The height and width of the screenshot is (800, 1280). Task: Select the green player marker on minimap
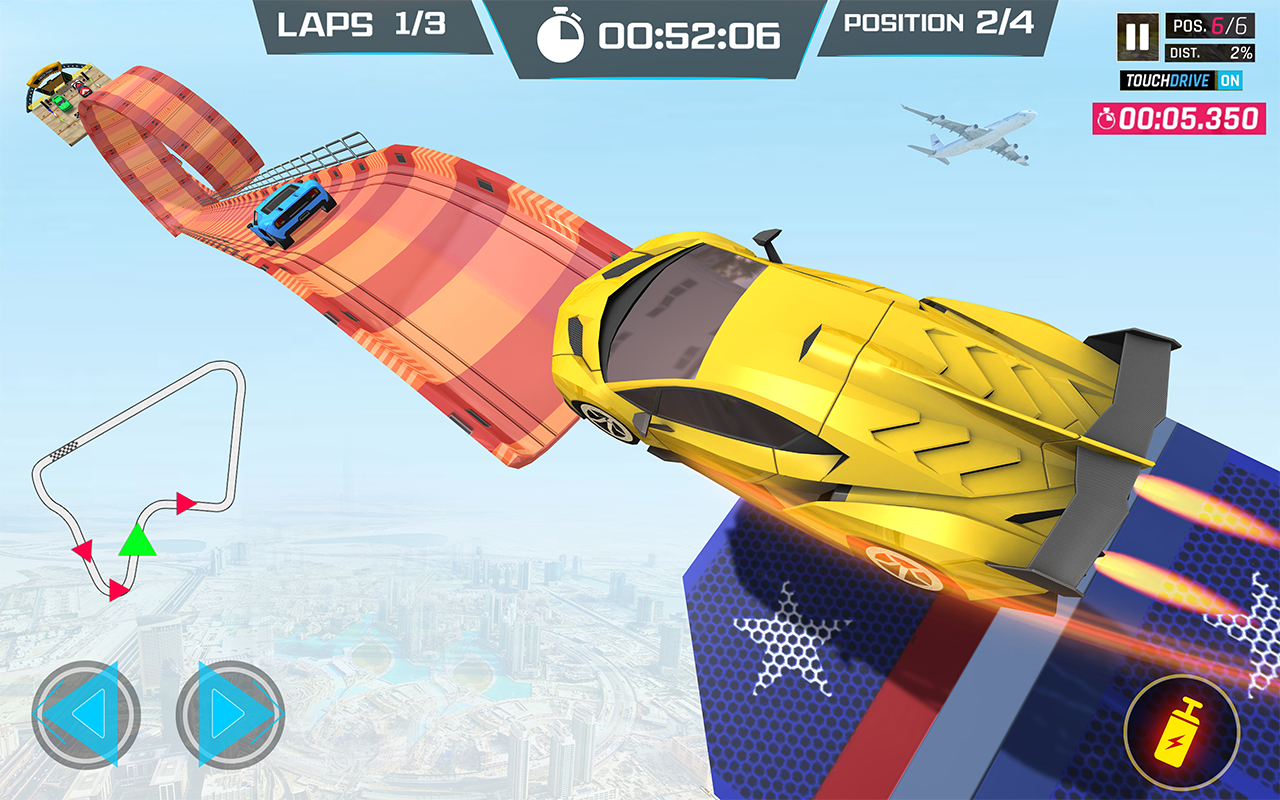click(137, 540)
